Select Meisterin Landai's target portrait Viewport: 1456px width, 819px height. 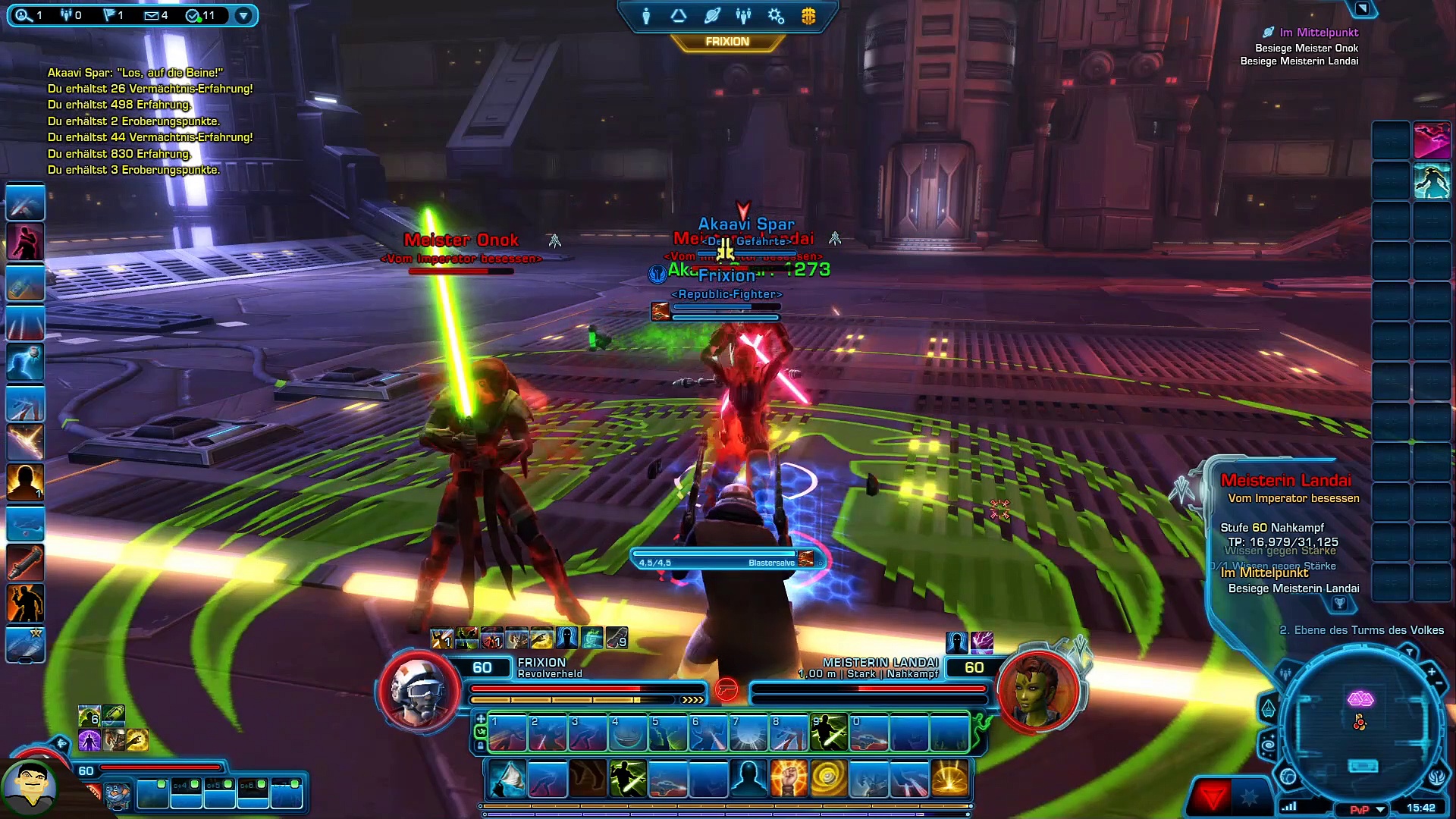coord(1037,690)
